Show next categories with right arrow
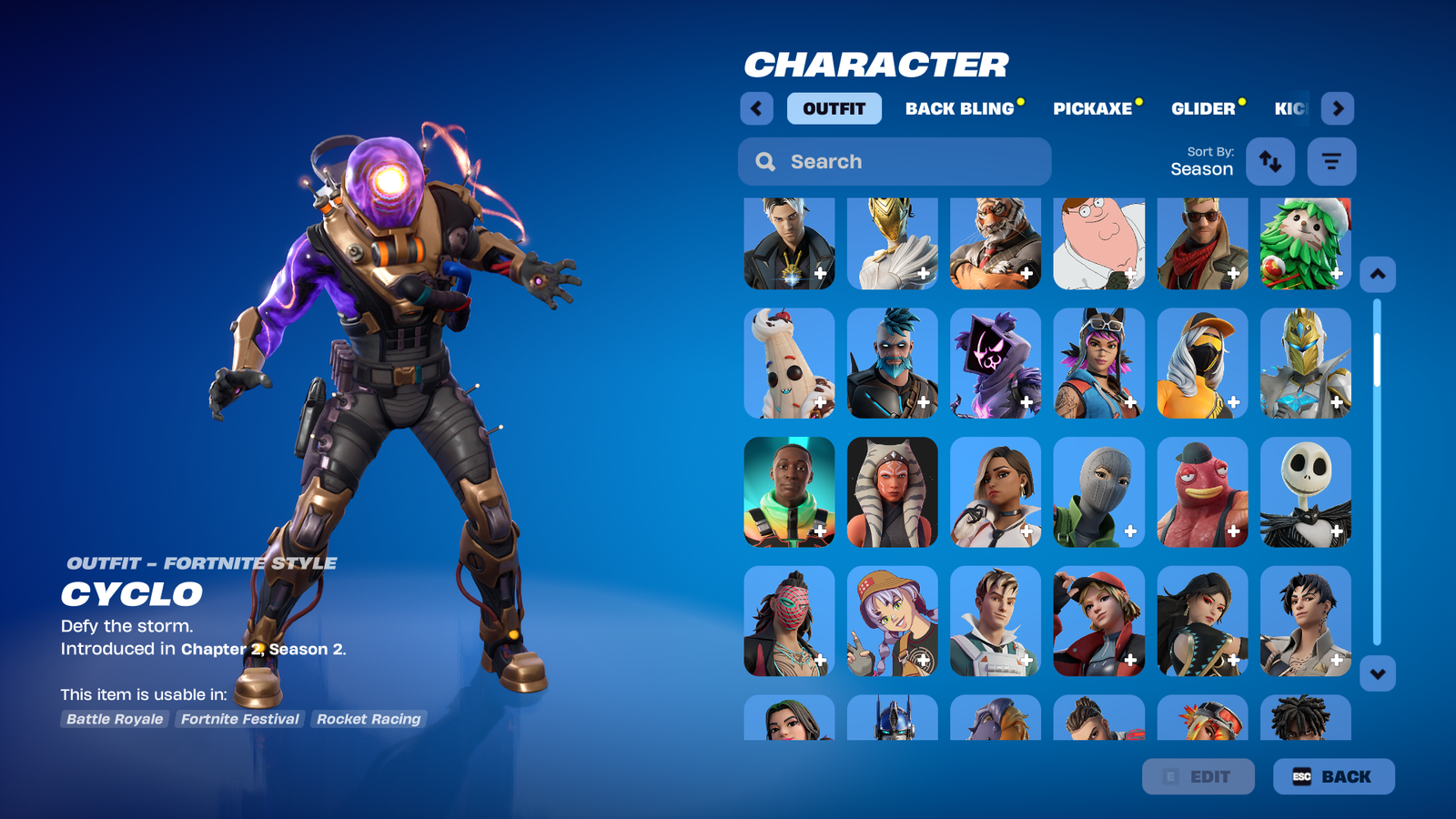1456x819 pixels. 1338,108
